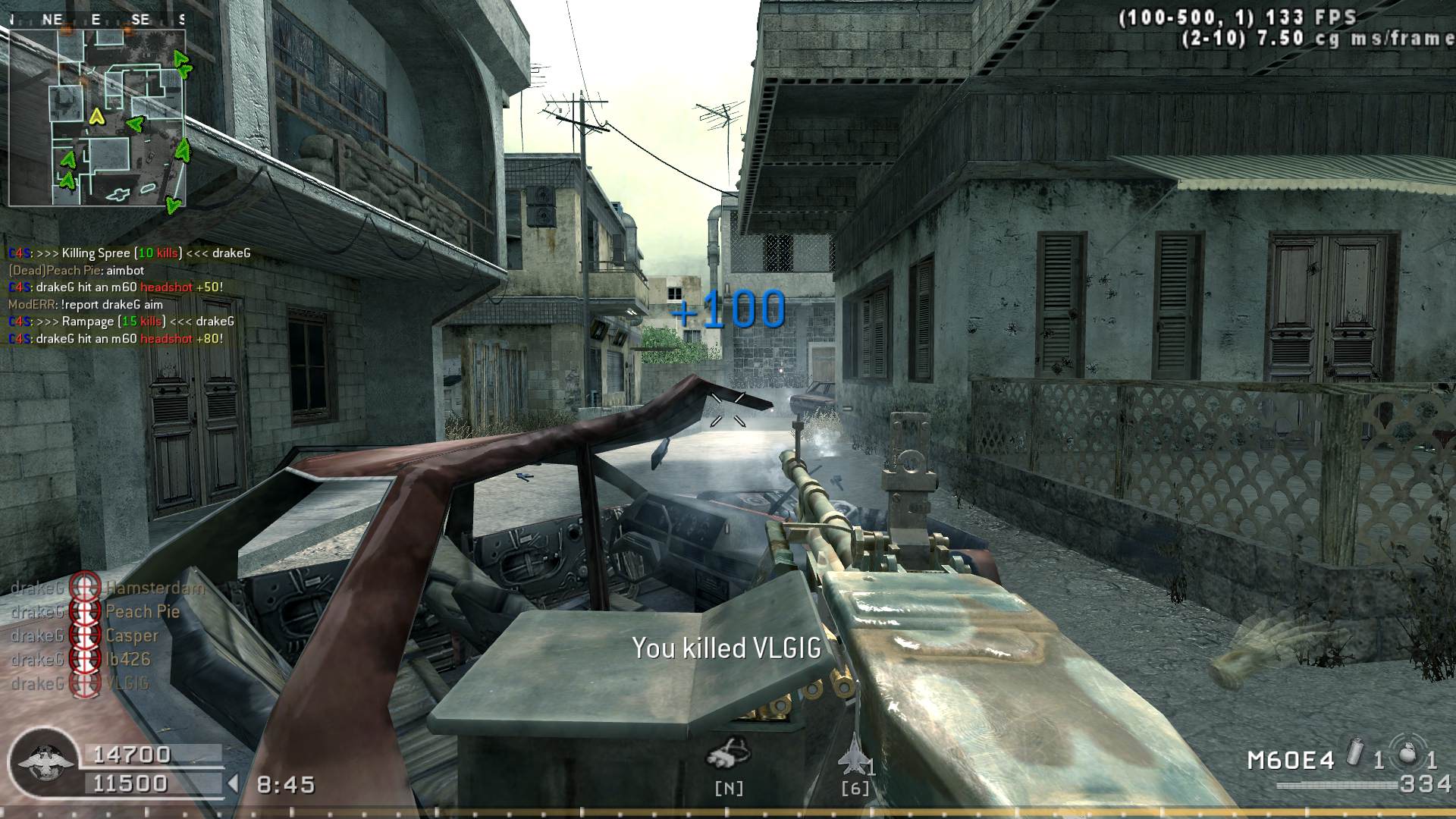Click the Casper kill feed row
The image size is (1456, 819).
click(85, 635)
